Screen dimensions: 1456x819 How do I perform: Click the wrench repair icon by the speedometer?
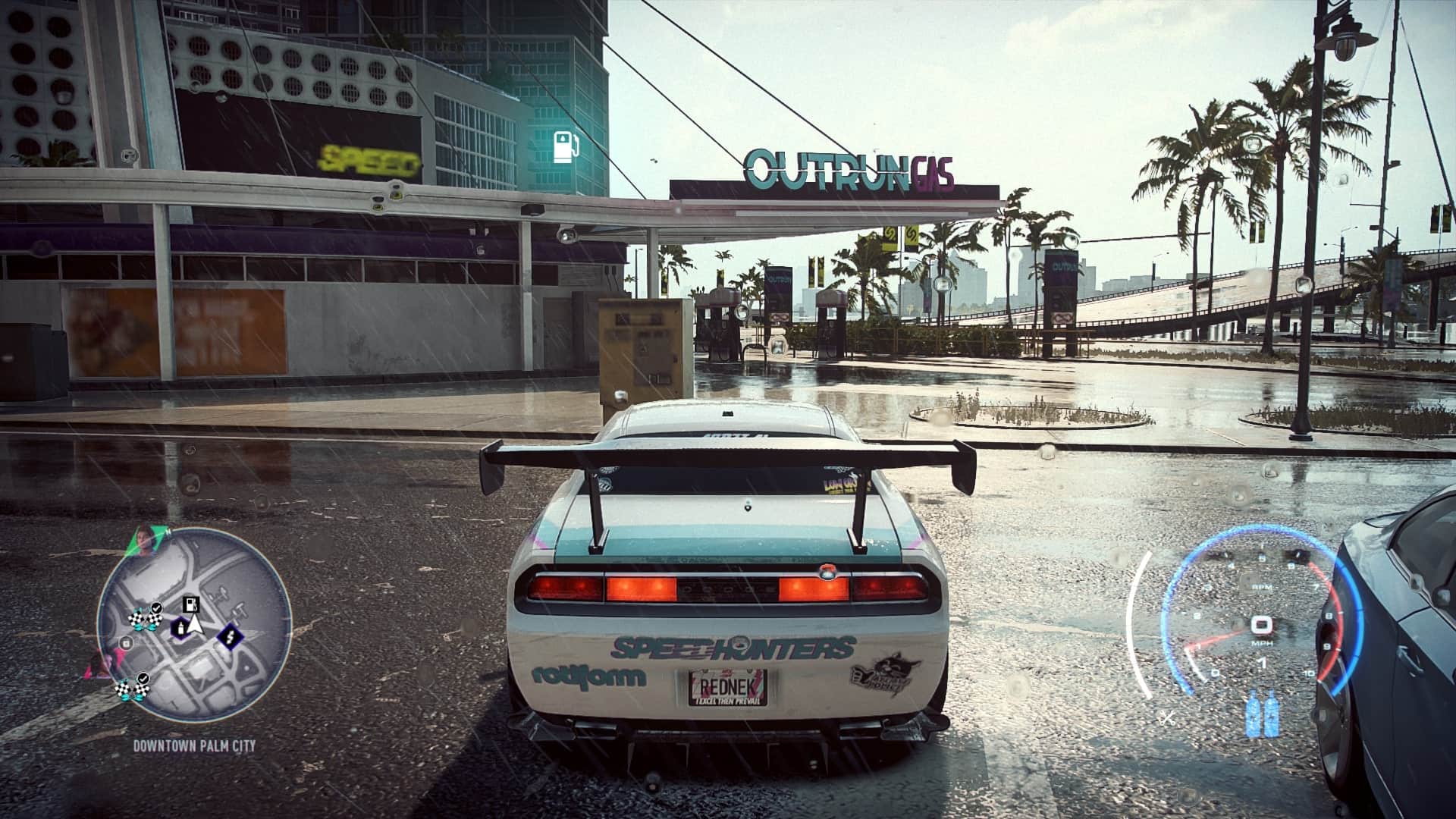(x=1168, y=716)
